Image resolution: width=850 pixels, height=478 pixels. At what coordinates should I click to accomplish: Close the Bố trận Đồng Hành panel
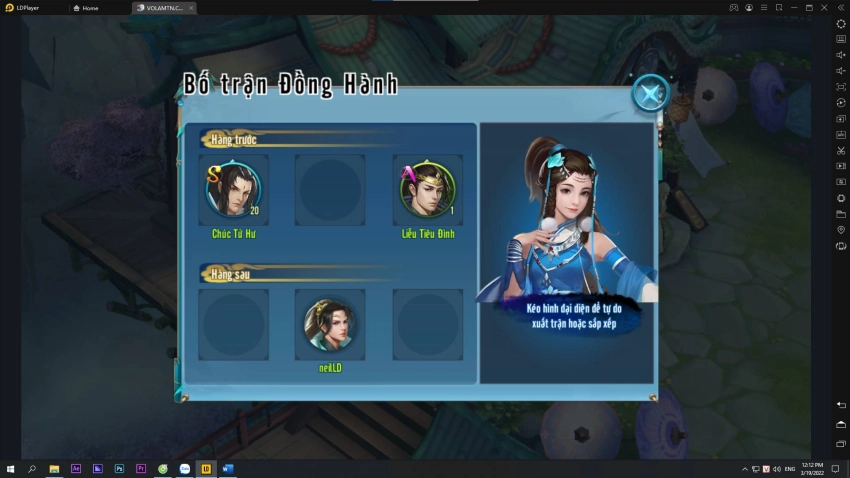[650, 94]
